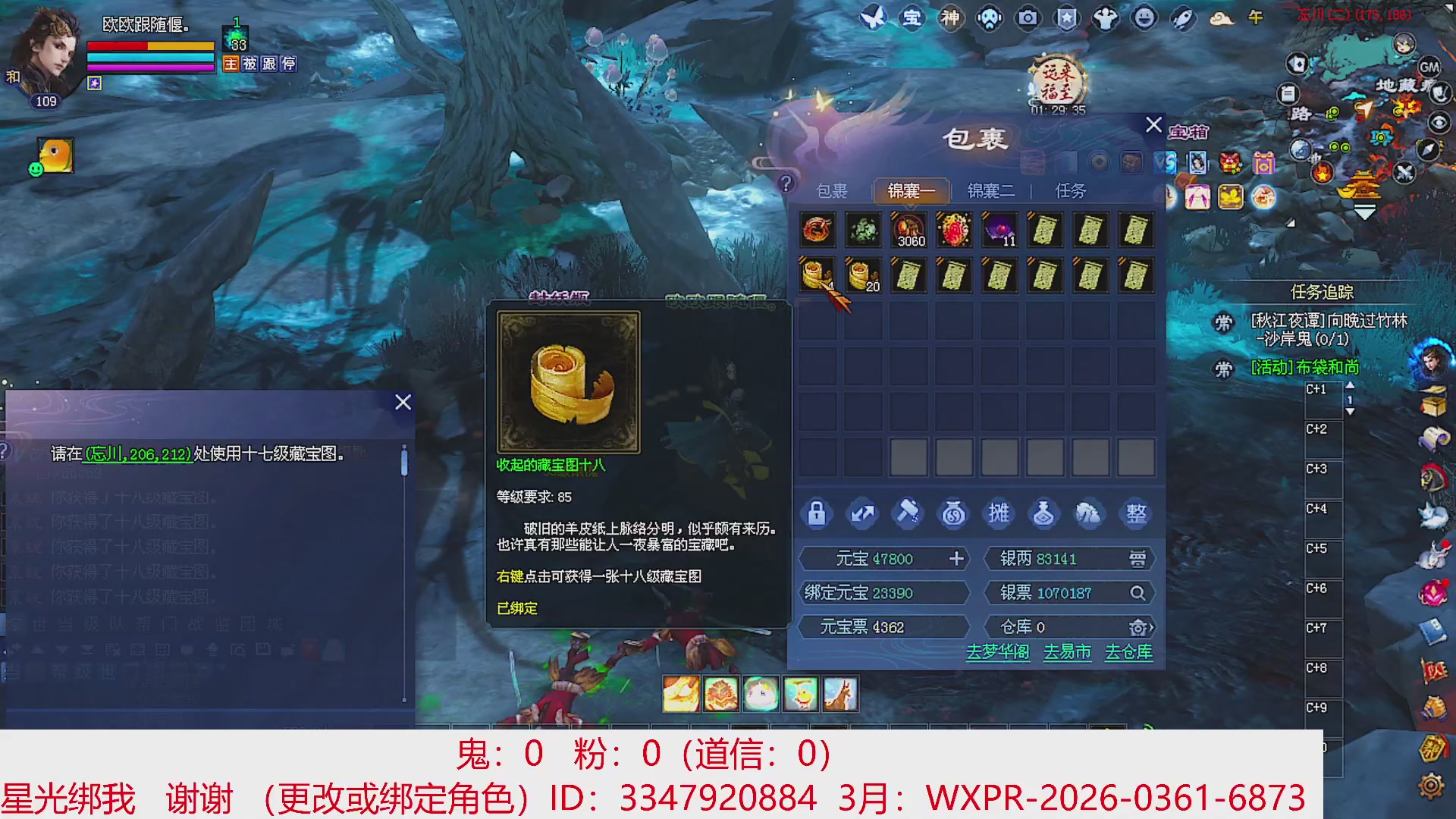Image resolution: width=1456 pixels, height=819 pixels.
Task: Open a stall with the 摊 icon
Action: [999, 513]
